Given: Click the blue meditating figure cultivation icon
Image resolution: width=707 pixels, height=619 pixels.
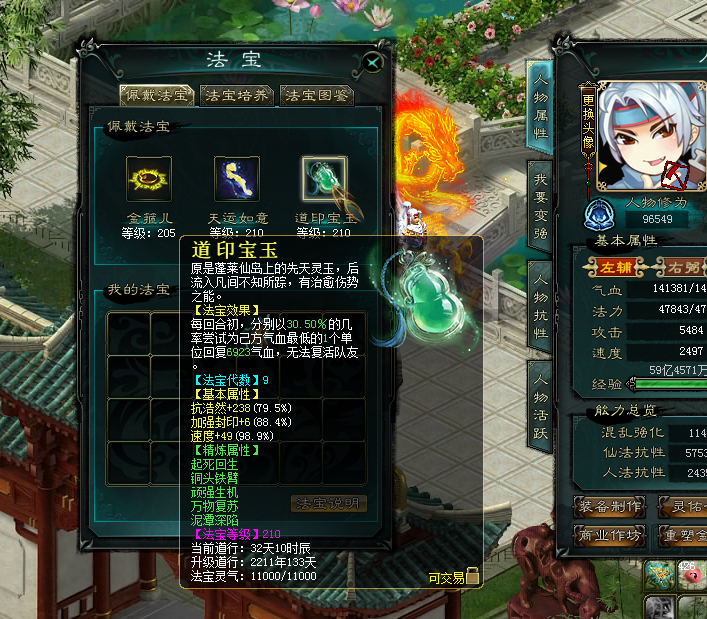Looking at the screenshot, I should 600,212.
